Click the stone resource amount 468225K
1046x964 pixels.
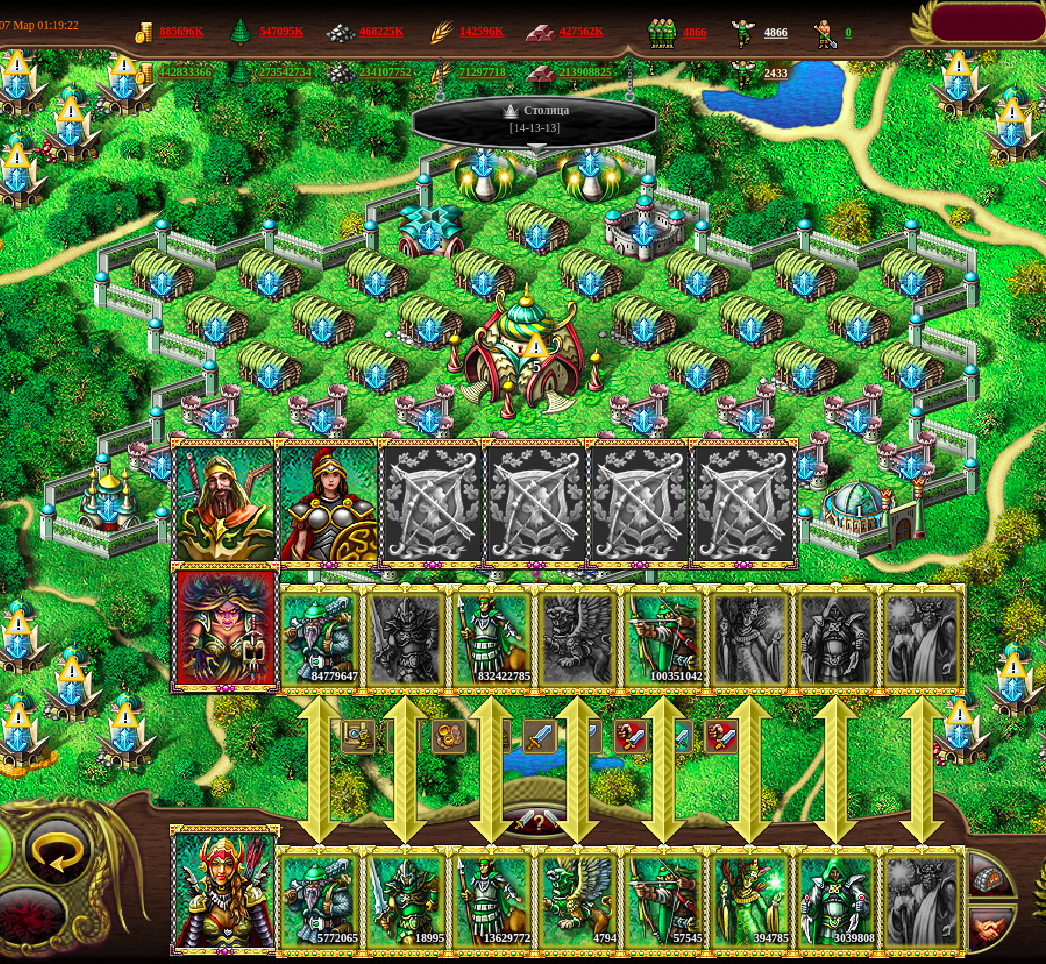[381, 32]
